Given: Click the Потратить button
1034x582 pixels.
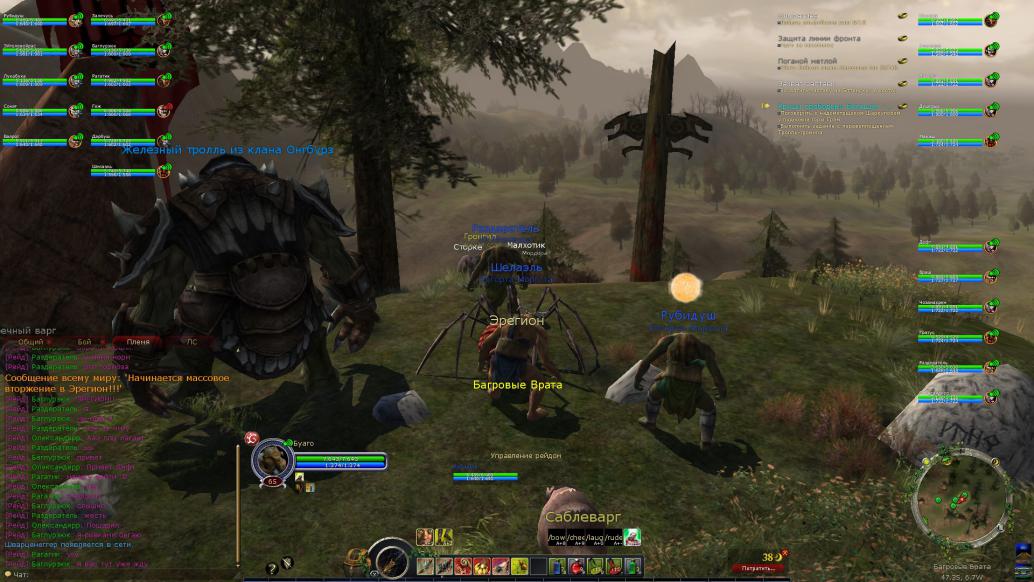Looking at the screenshot, I should click(757, 569).
